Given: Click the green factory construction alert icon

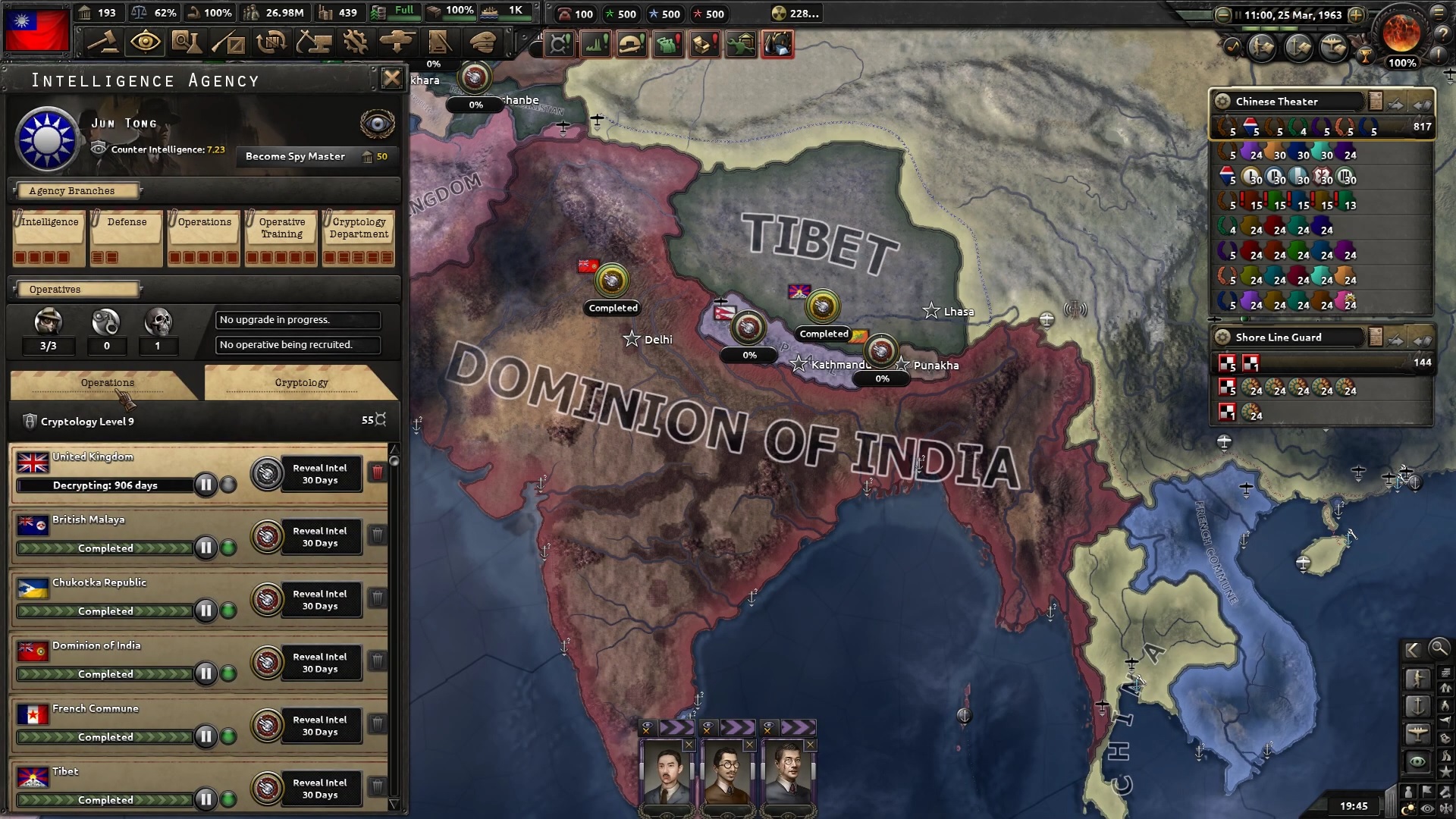Looking at the screenshot, I should click(595, 43).
